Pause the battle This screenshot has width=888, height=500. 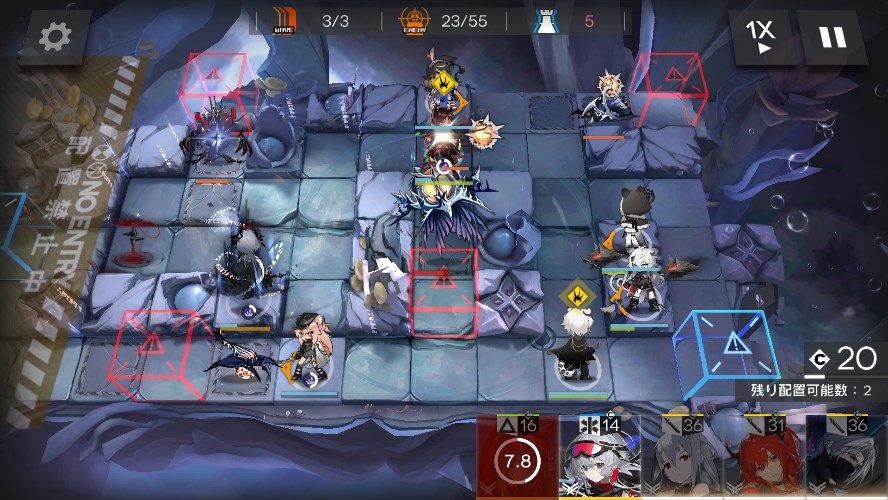[833, 37]
